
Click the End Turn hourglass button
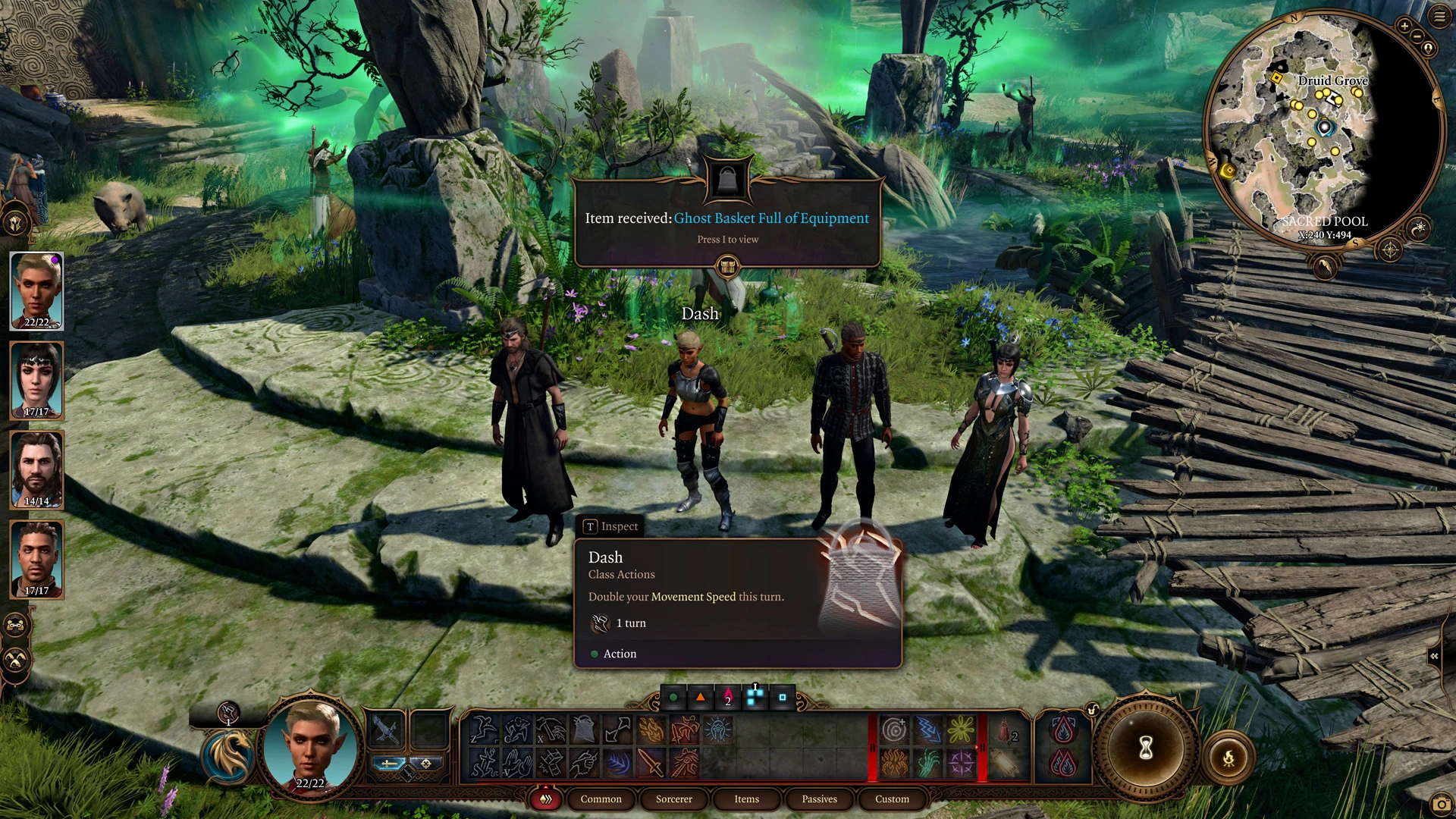[x=1146, y=748]
